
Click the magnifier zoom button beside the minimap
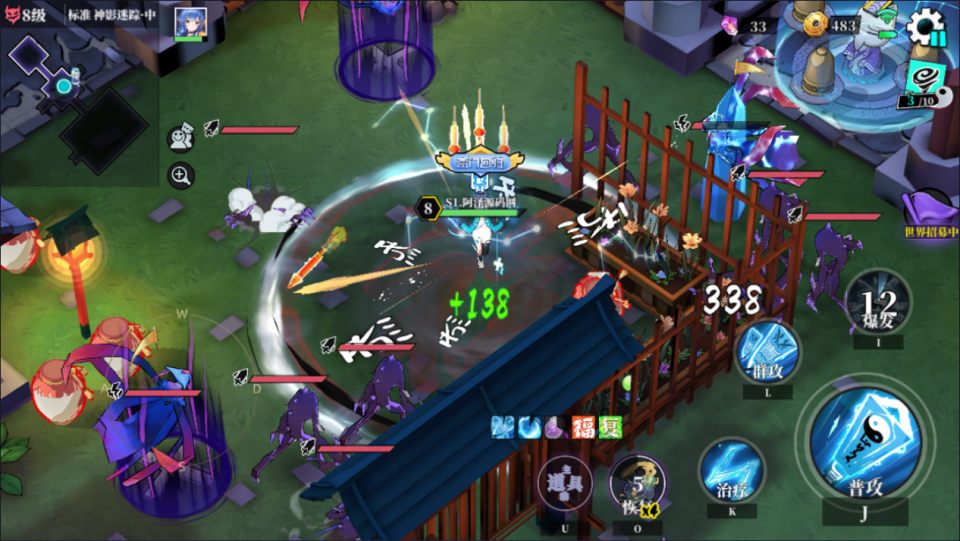pyautogui.click(x=181, y=176)
